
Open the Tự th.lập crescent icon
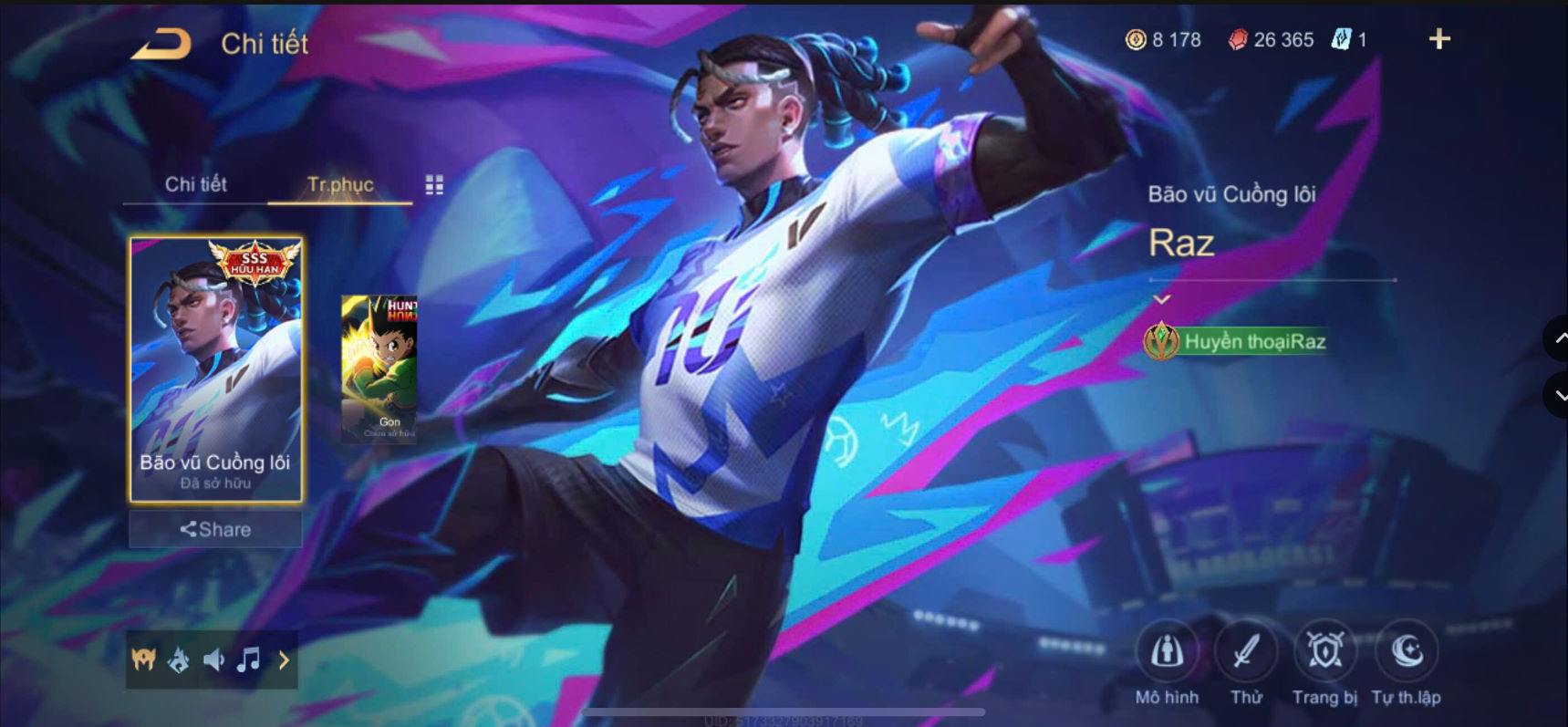tap(1405, 652)
